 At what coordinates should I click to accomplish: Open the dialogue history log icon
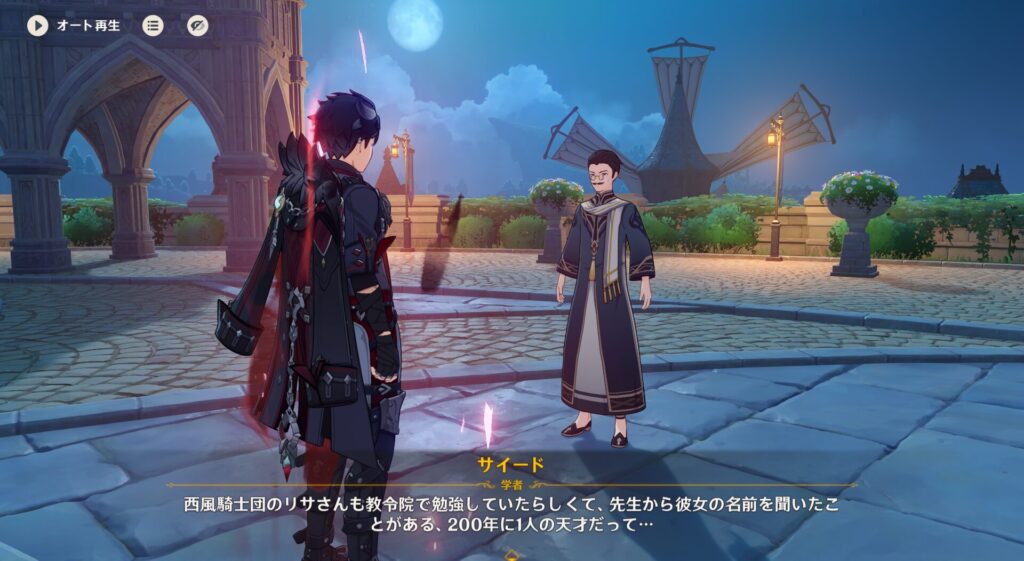[153, 26]
